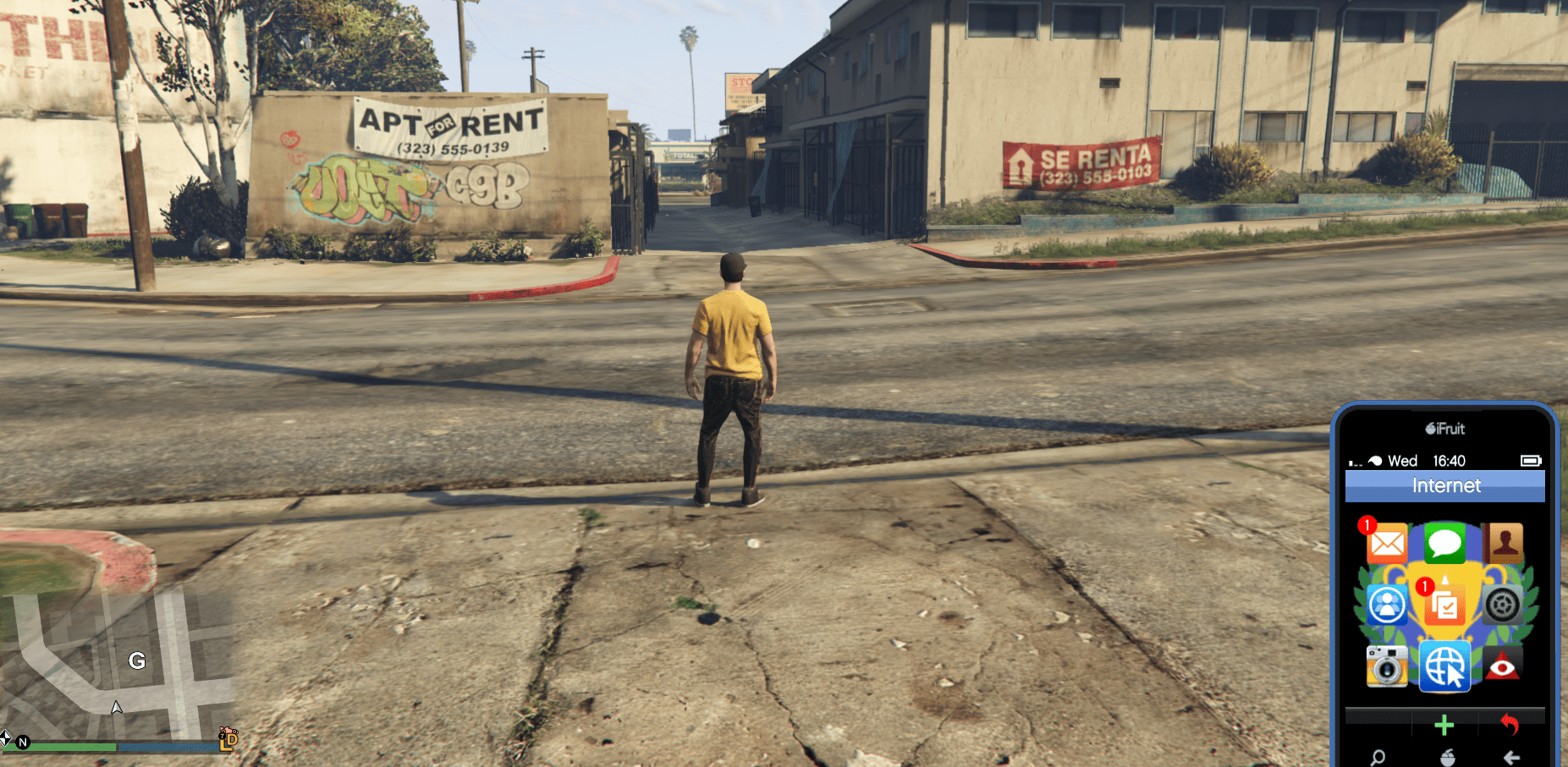The image size is (1568, 767).
Task: Tap the left arrow key hint on the phone
Action: click(x=1511, y=758)
